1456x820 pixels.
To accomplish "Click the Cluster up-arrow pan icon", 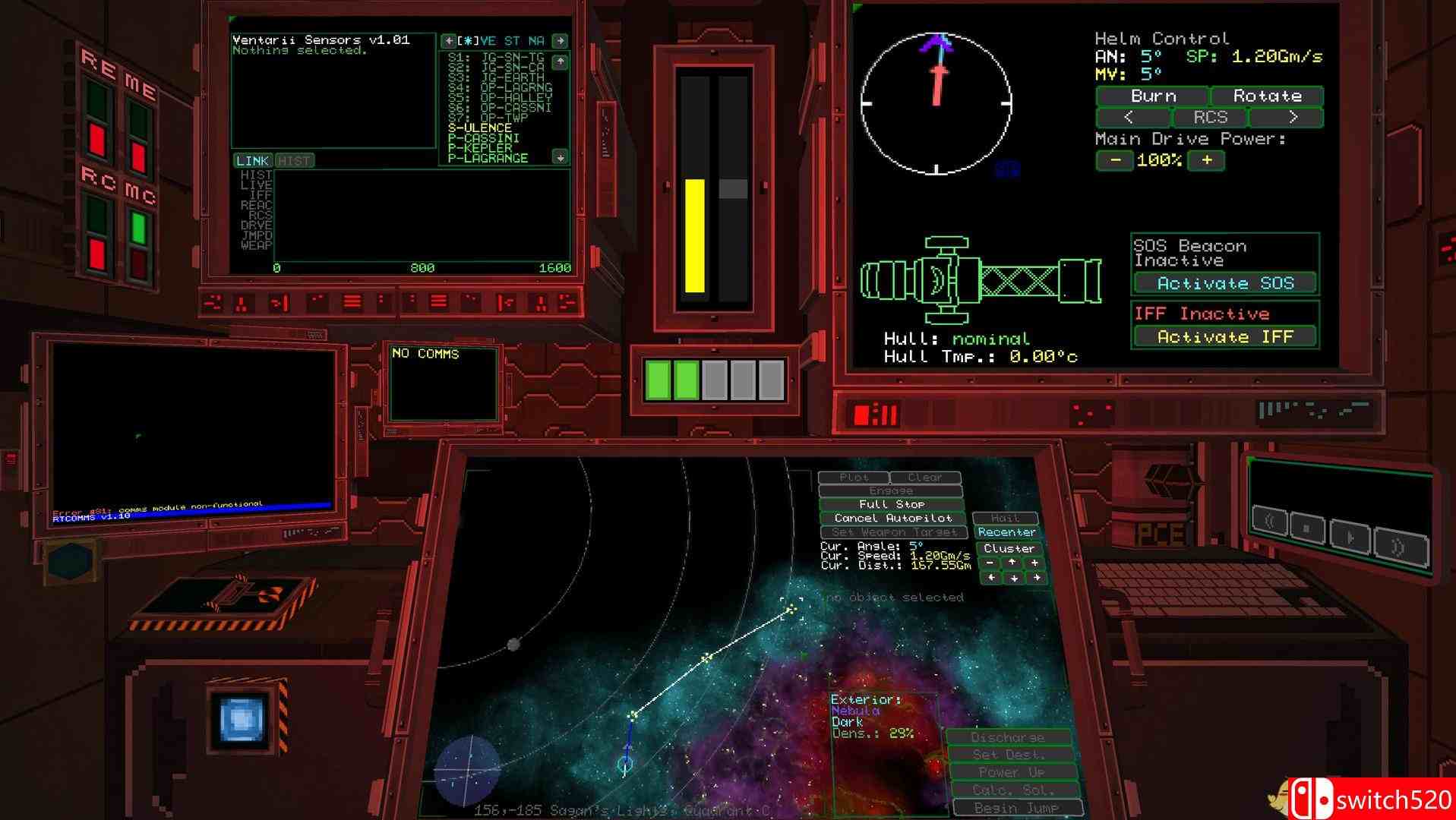I will [1013, 563].
